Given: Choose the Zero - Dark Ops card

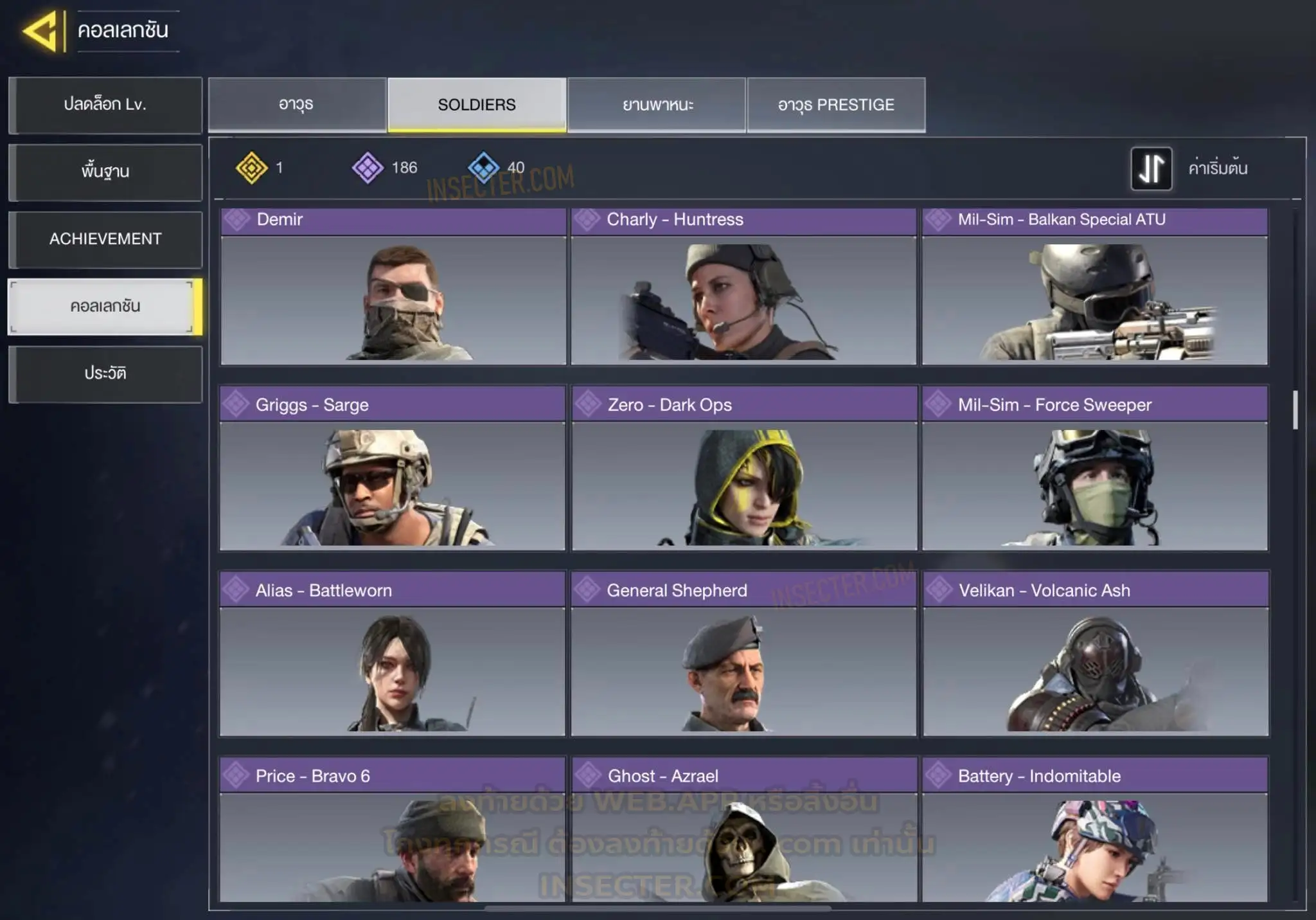Looking at the screenshot, I should (744, 469).
